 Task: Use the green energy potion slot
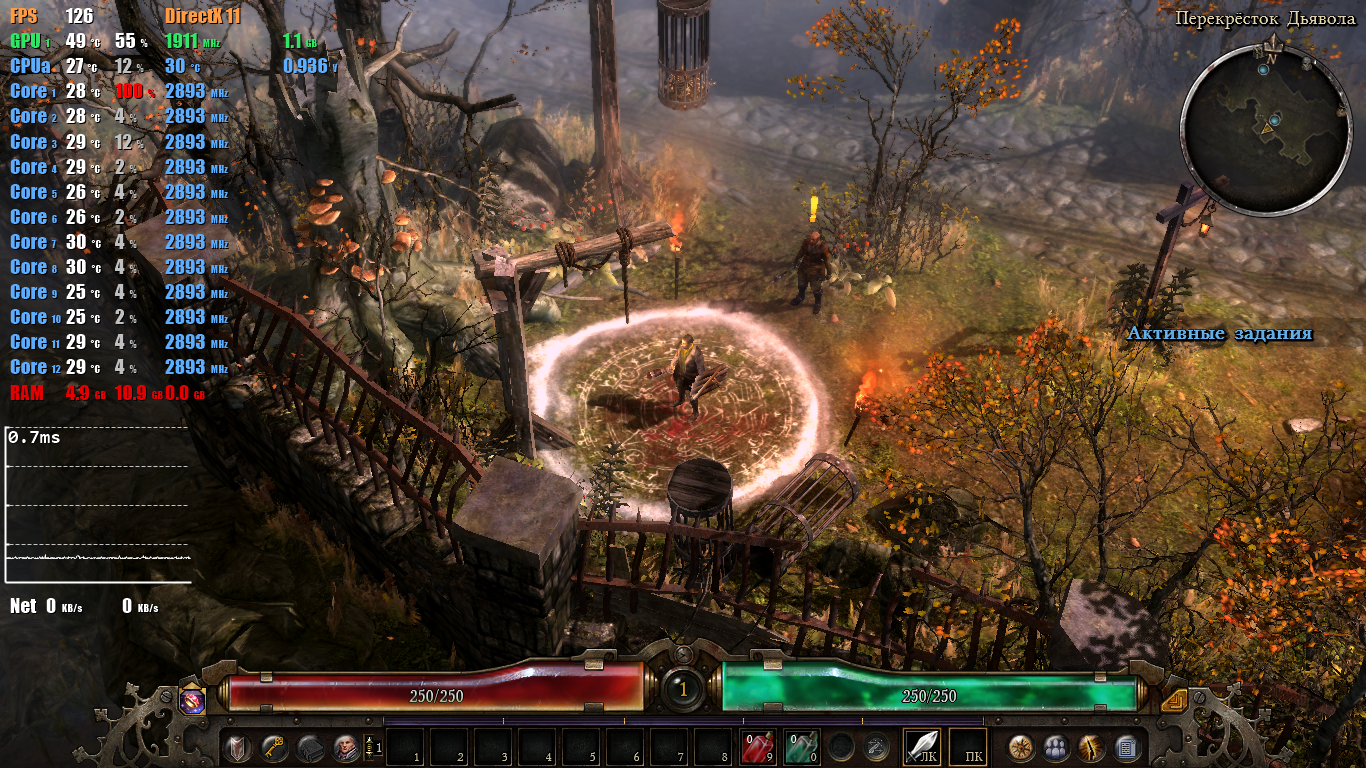pyautogui.click(x=801, y=746)
